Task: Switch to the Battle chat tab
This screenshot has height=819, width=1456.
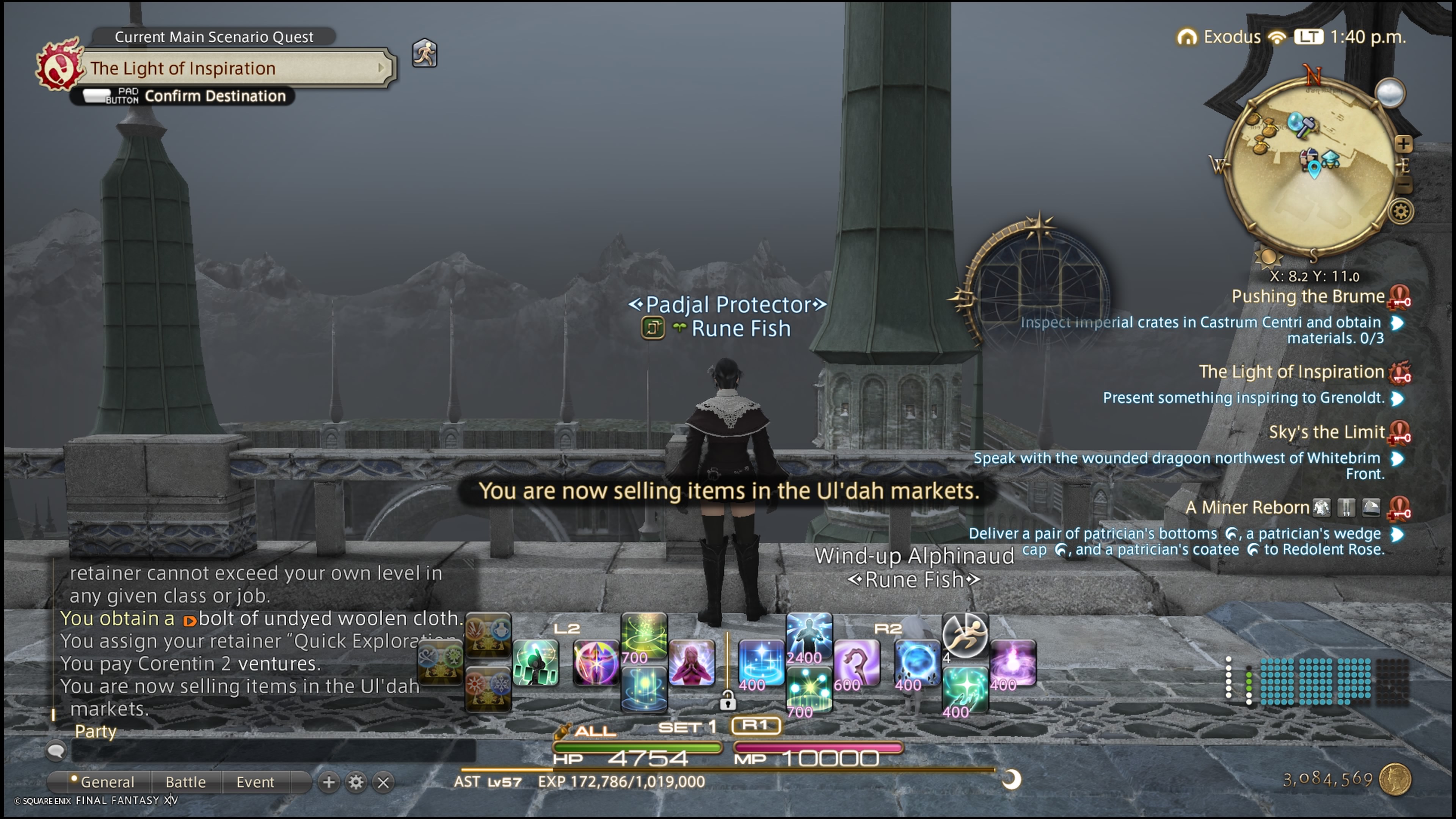Action: coord(185,782)
